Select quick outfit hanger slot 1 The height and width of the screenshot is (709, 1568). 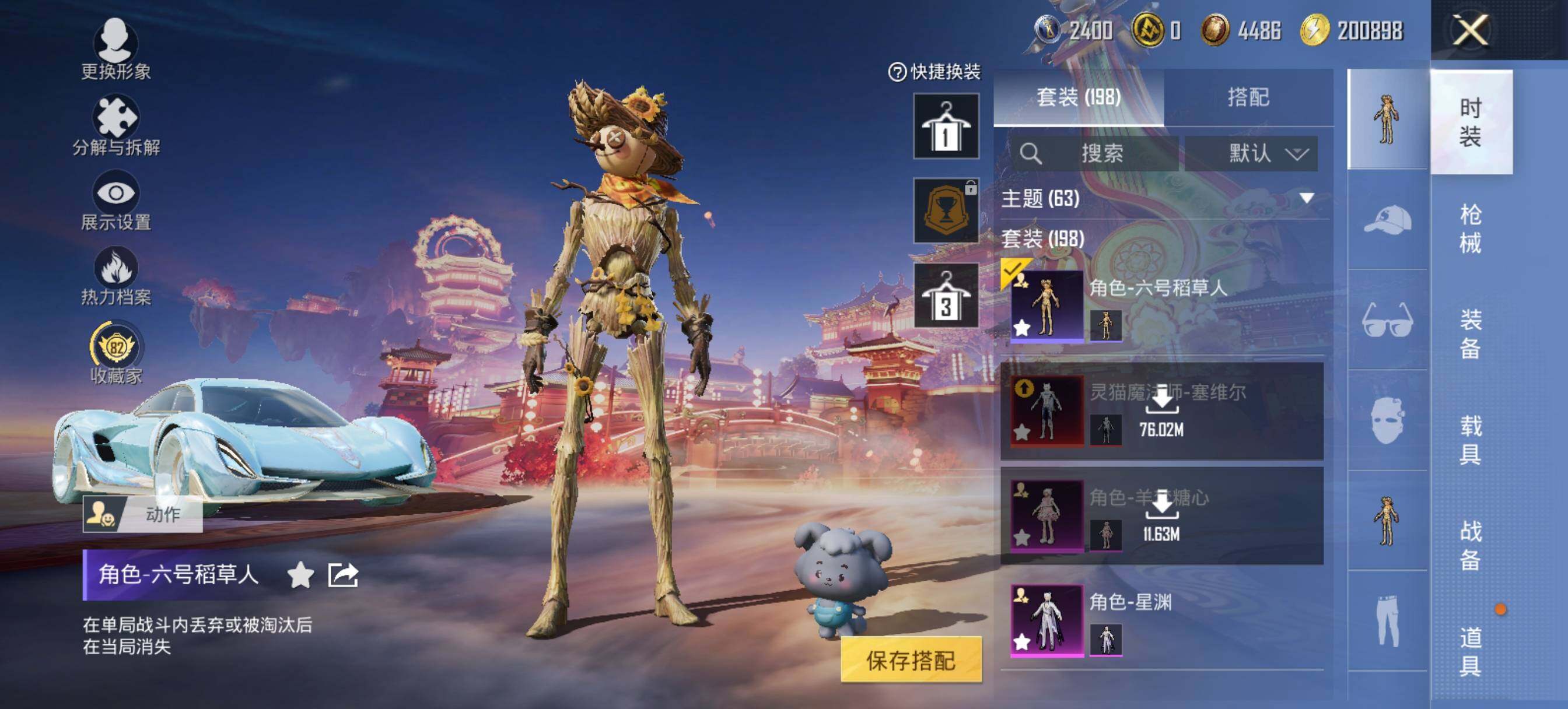tap(946, 126)
